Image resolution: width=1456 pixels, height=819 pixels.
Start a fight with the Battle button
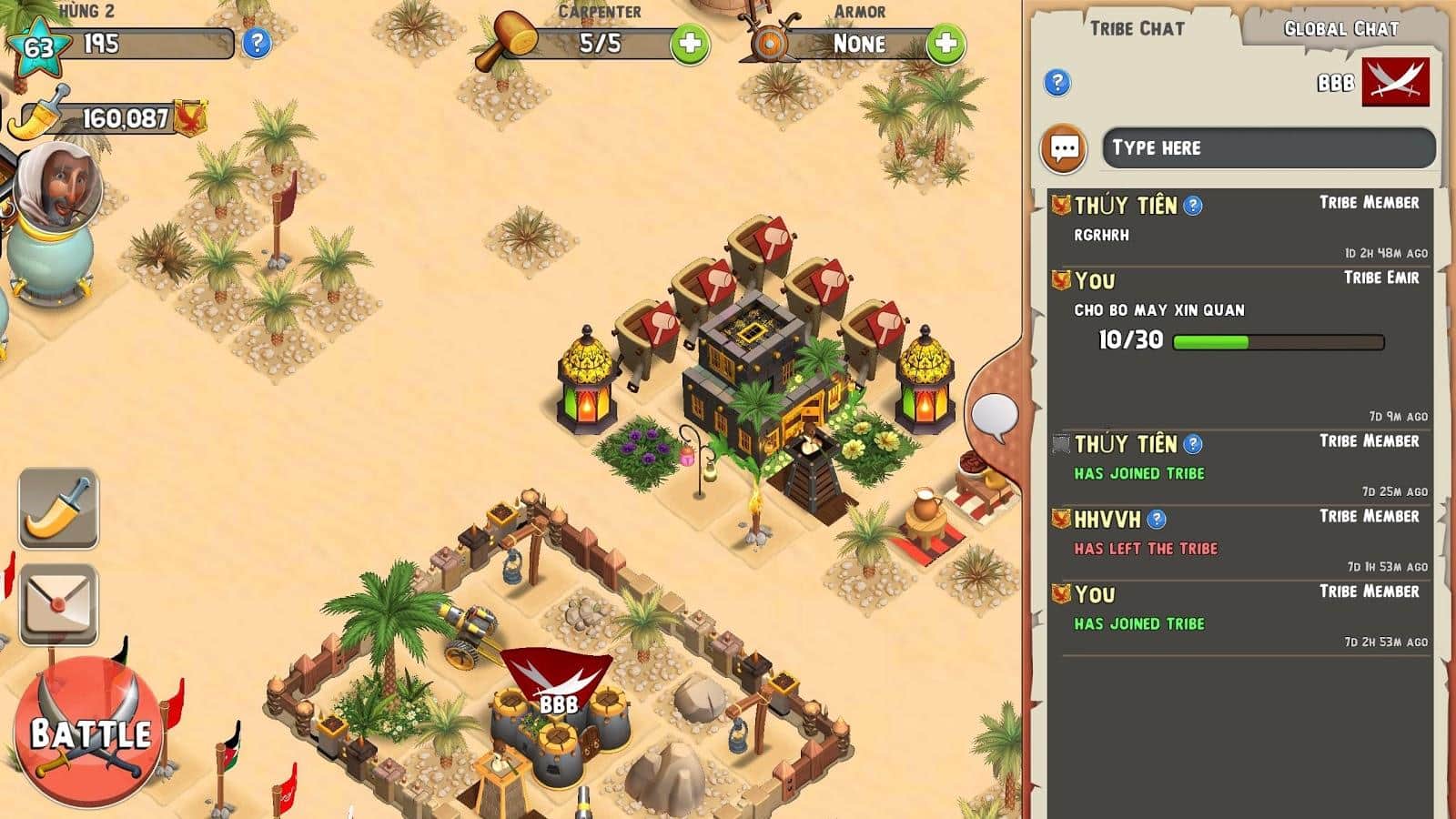(89, 733)
